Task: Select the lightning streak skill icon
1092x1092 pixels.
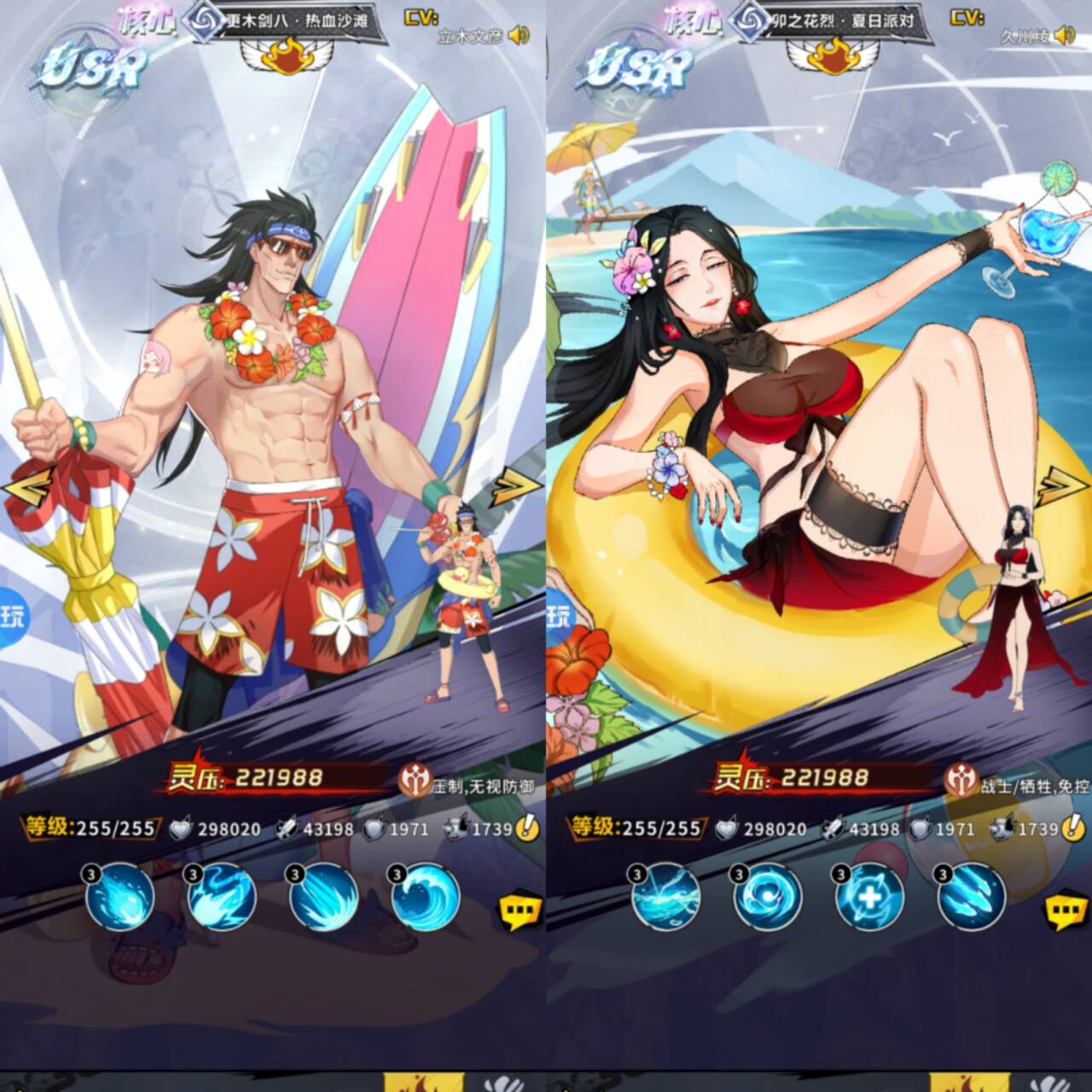Action: tap(666, 897)
